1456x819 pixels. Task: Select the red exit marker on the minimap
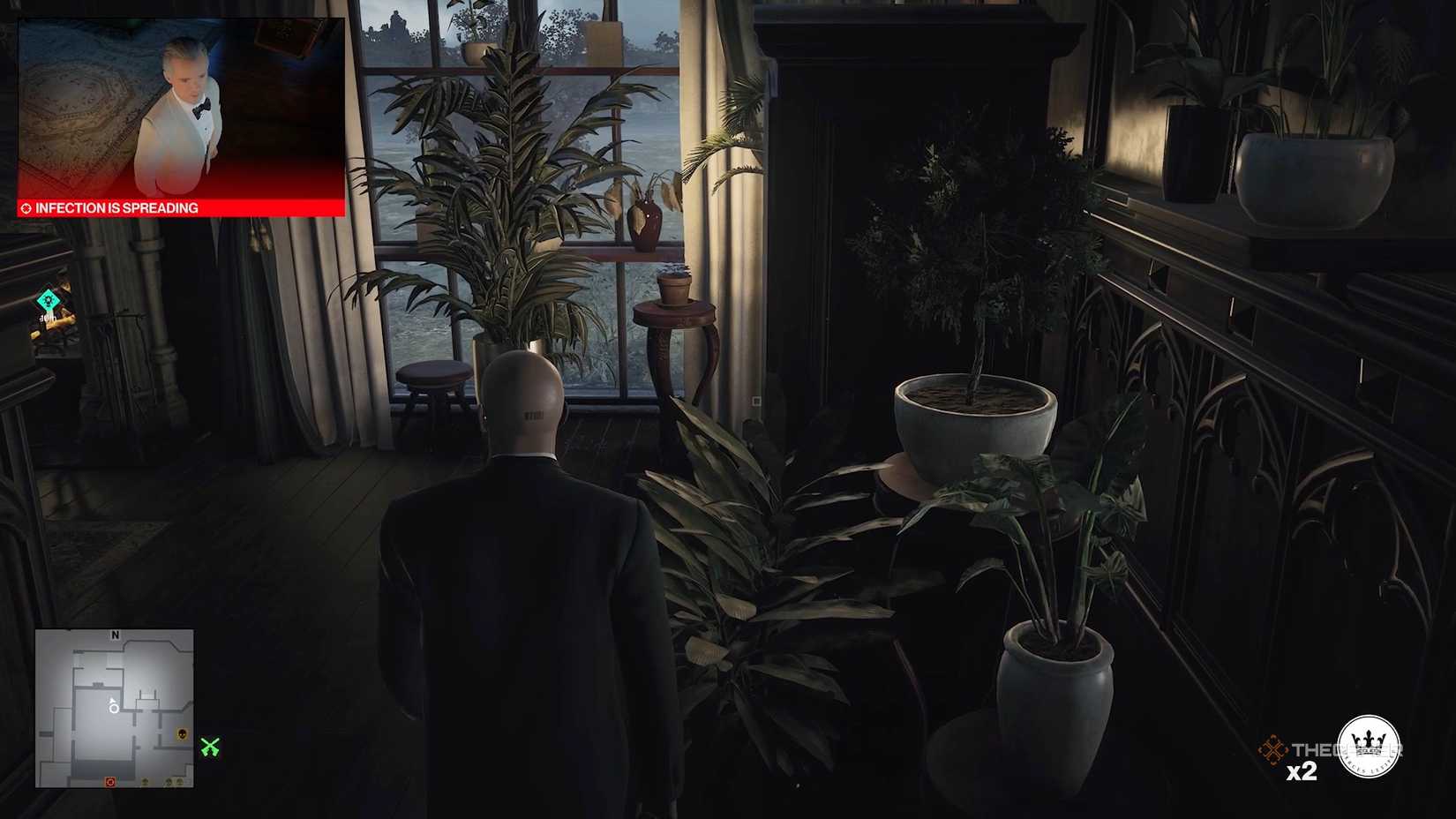coord(110,781)
